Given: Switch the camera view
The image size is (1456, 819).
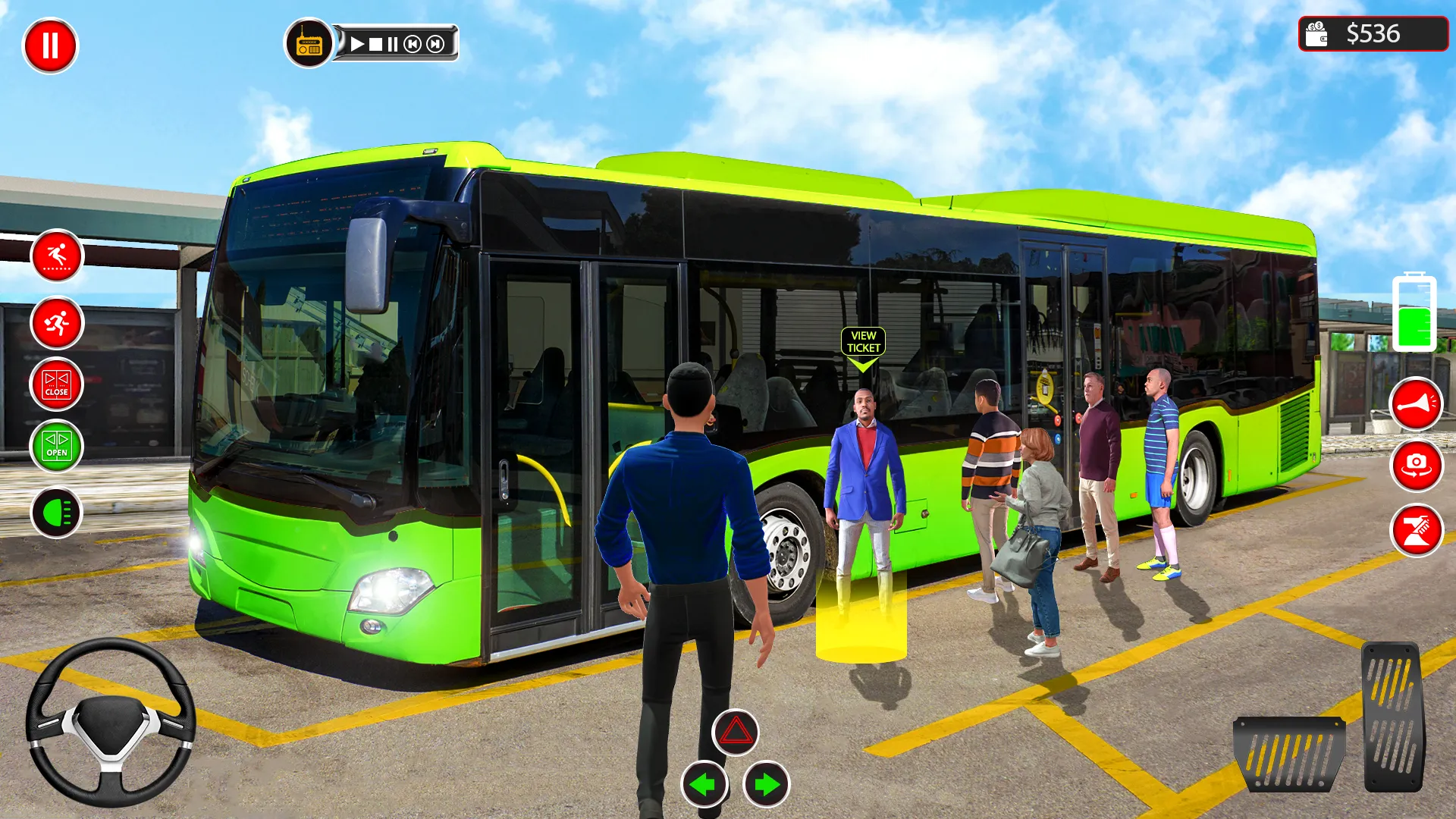Looking at the screenshot, I should click(1417, 466).
